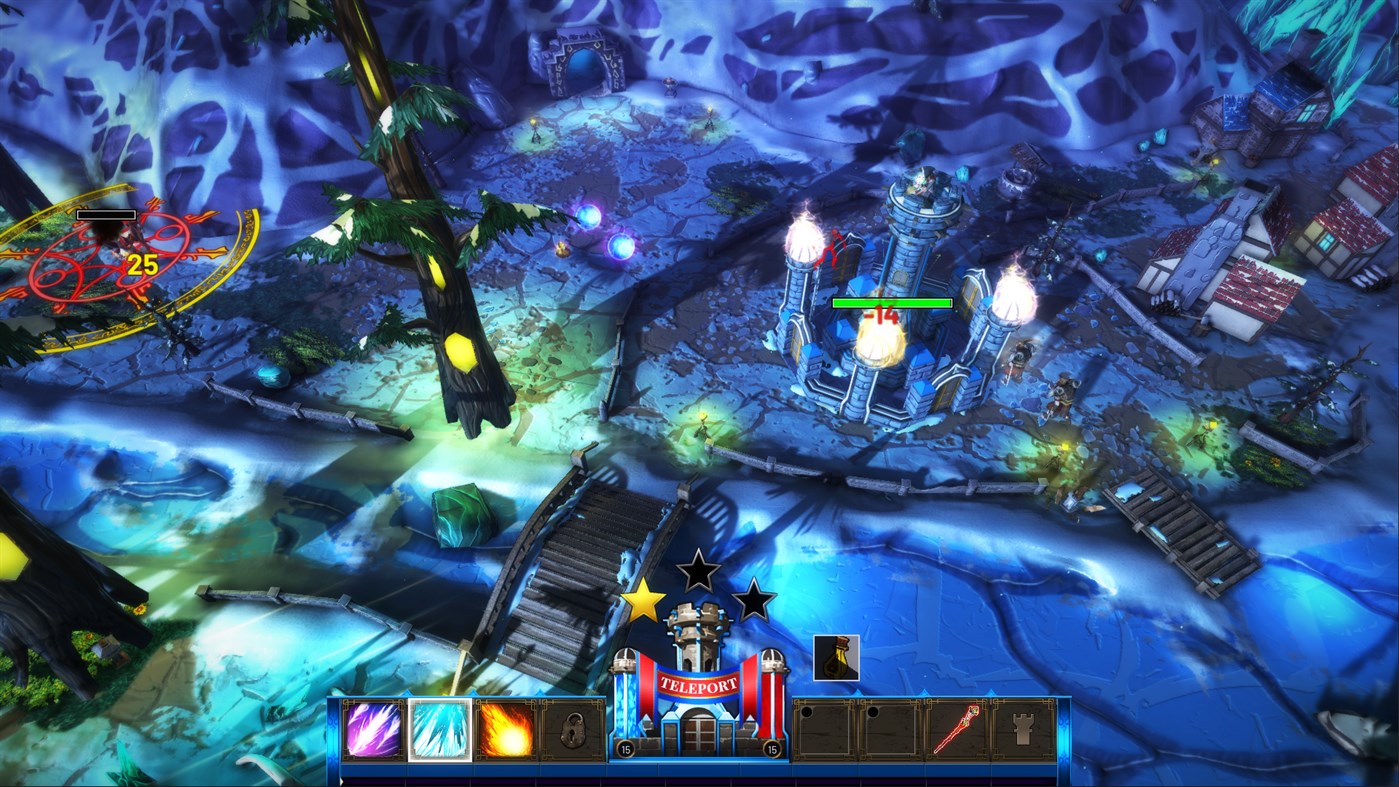Viewport: 1399px width, 787px height.
Task: Click the red TELEPORT banner
Action: [700, 685]
